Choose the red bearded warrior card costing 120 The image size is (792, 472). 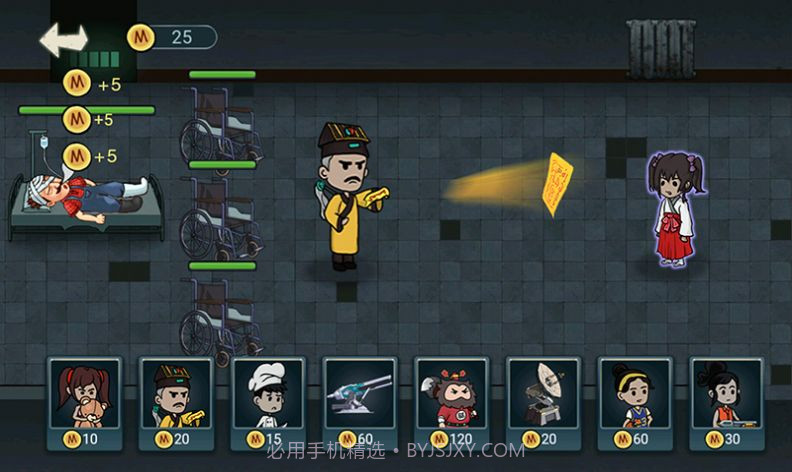[x=451, y=402]
